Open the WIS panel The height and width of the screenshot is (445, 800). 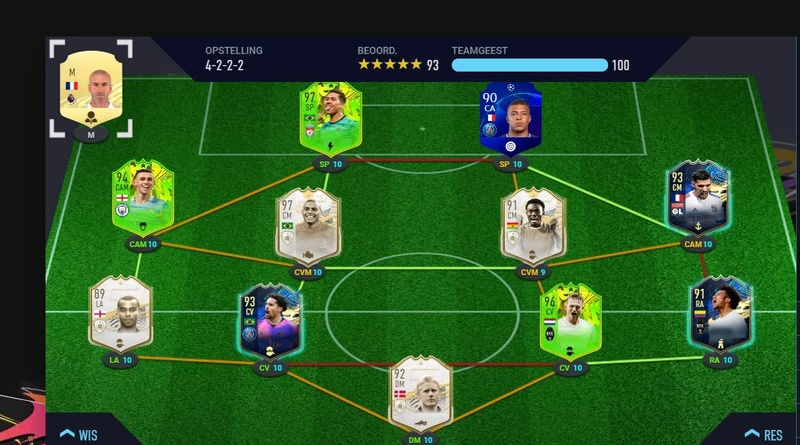pyautogui.click(x=78, y=434)
